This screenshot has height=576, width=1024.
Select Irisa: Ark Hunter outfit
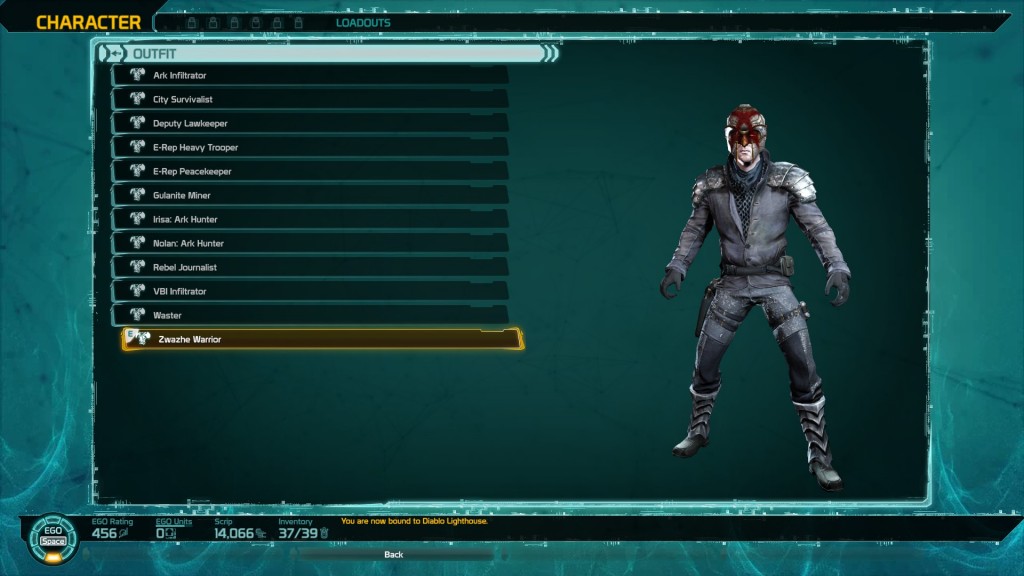coord(310,219)
